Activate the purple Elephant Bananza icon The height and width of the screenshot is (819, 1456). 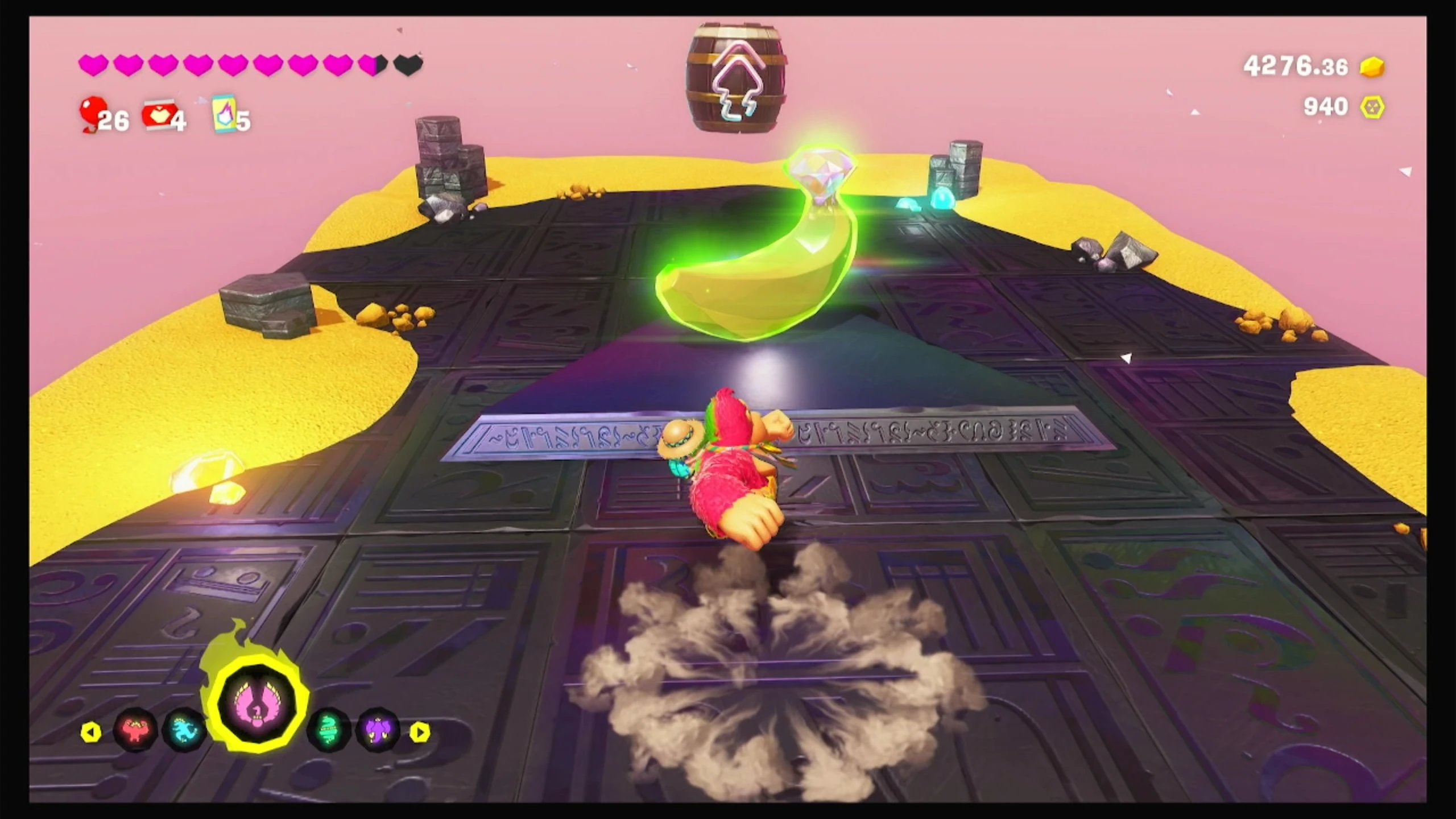tap(377, 729)
